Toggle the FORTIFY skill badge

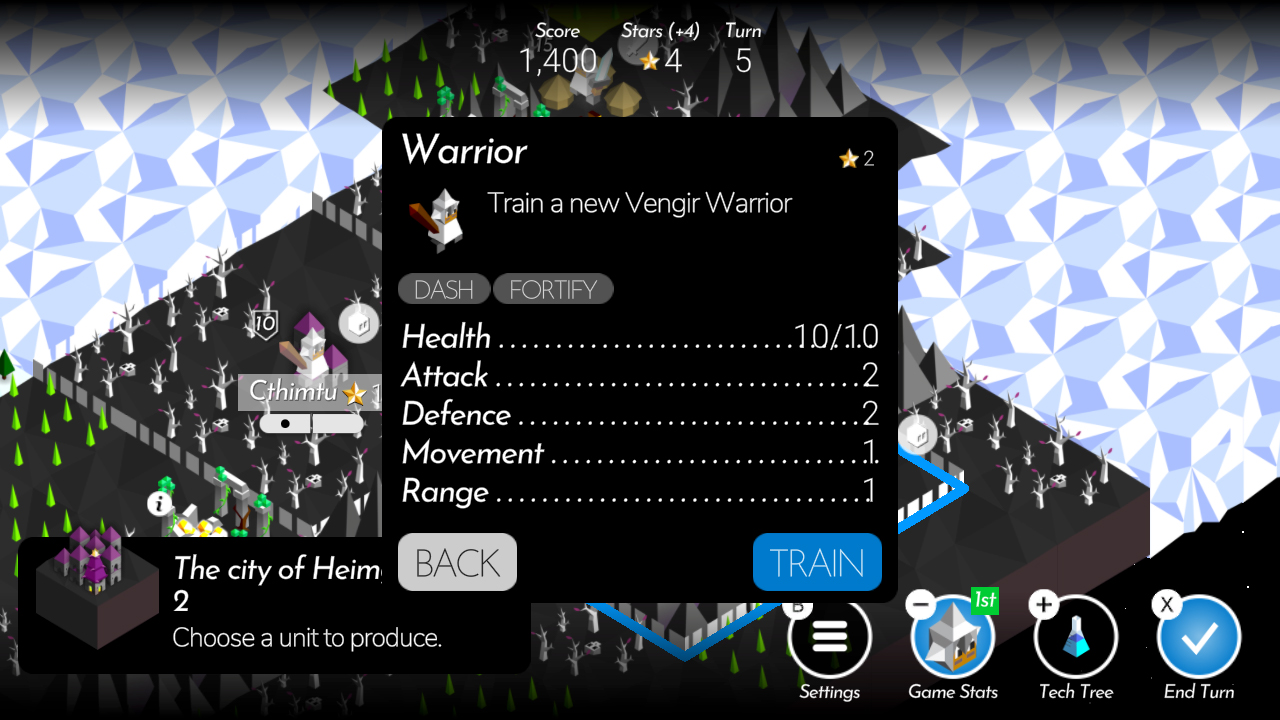pyautogui.click(x=553, y=289)
